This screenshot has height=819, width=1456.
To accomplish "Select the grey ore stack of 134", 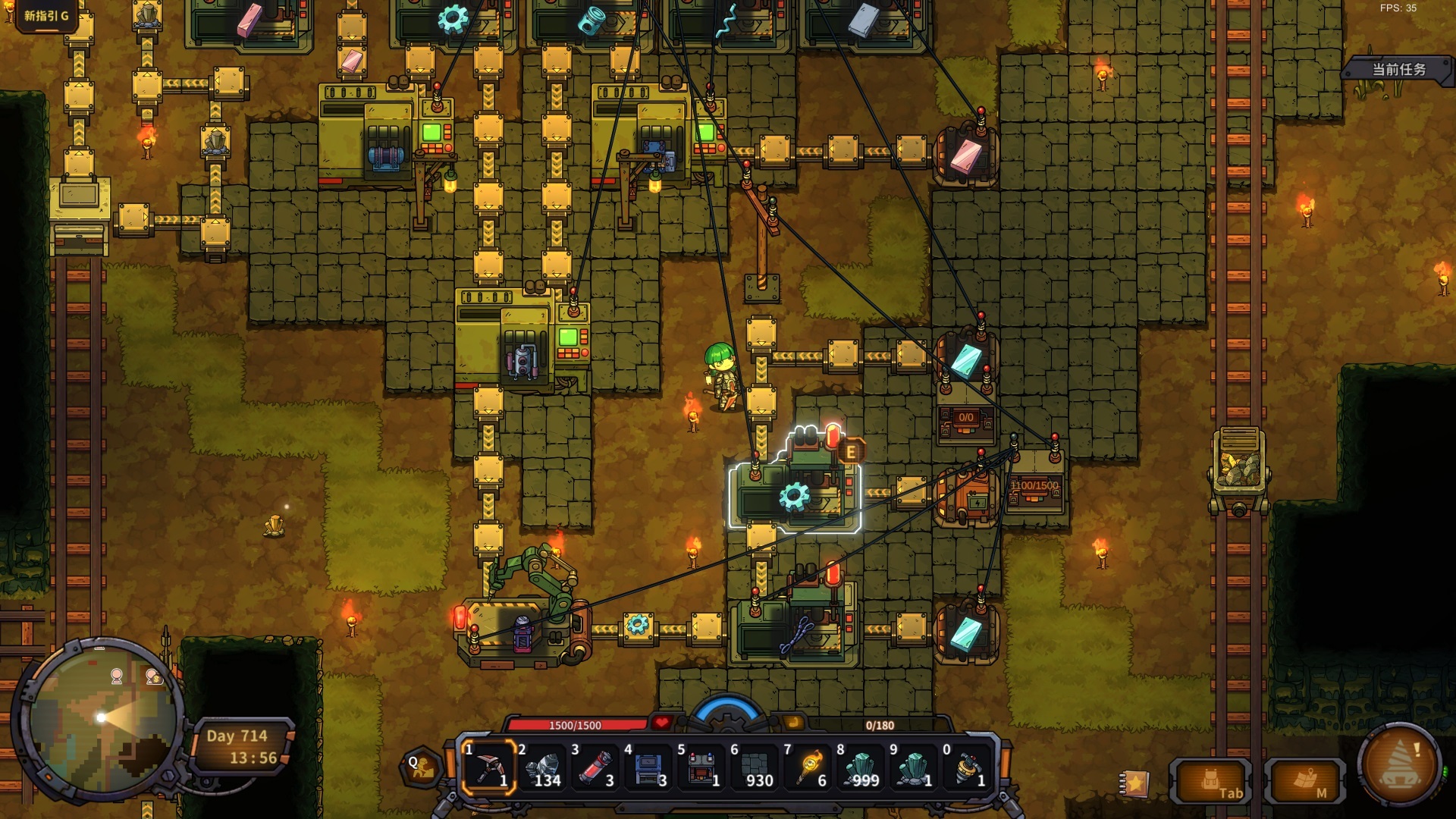I will [x=542, y=767].
